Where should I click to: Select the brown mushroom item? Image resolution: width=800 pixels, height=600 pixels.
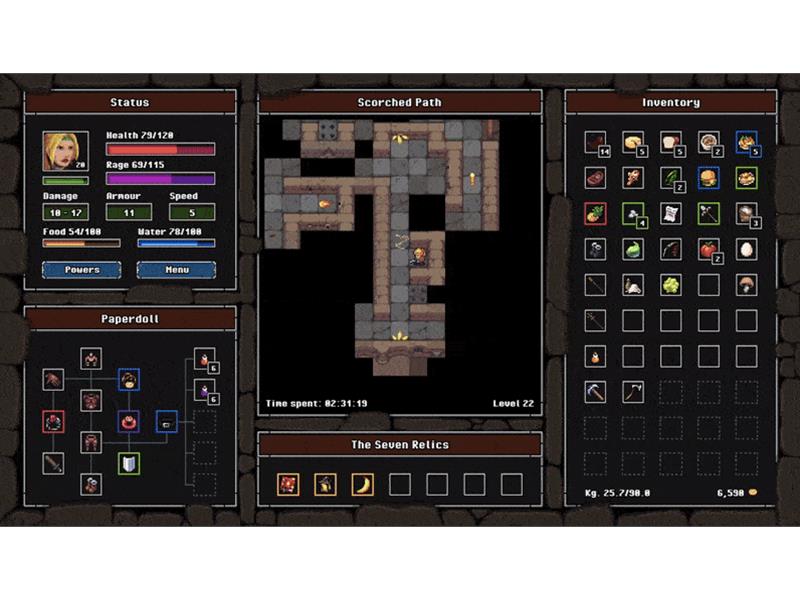pyautogui.click(x=746, y=285)
